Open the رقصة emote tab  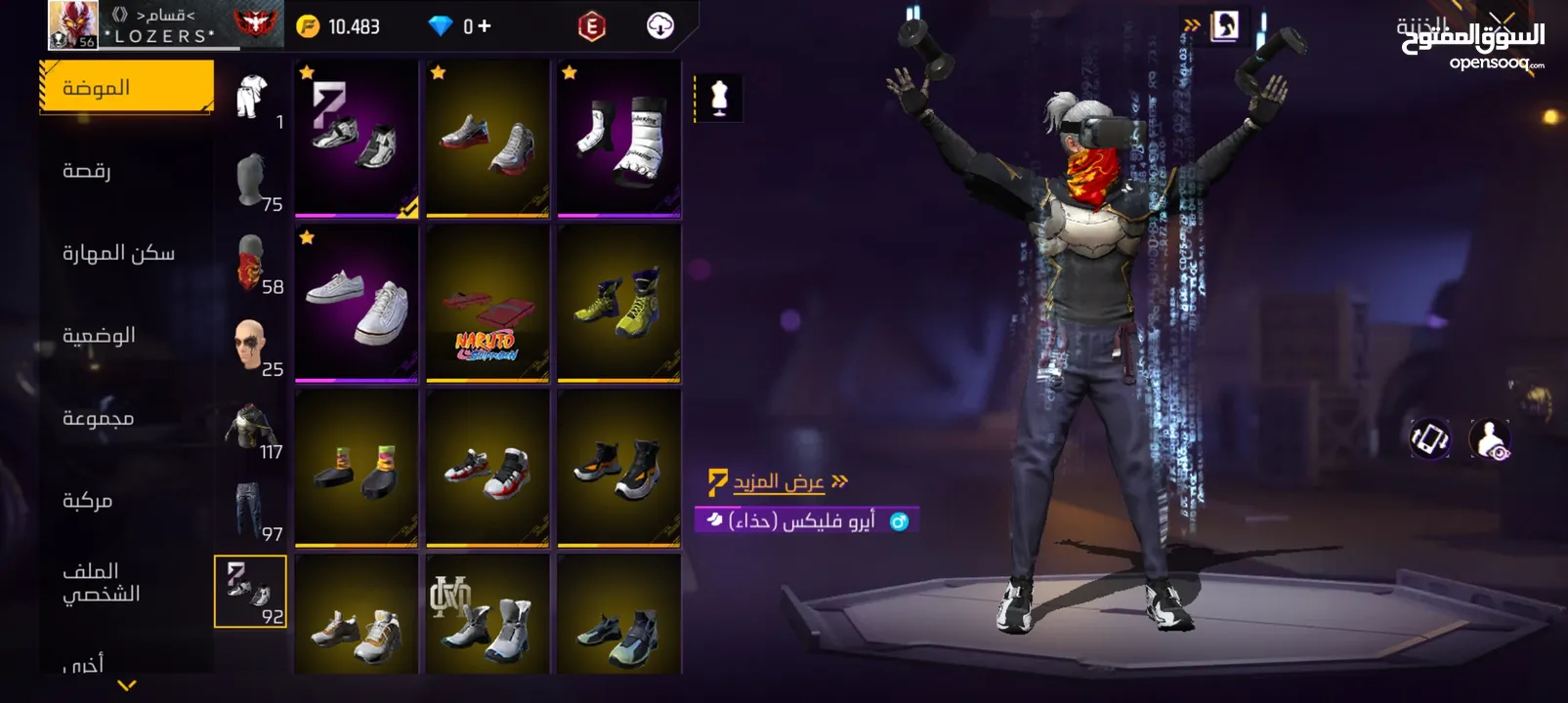[87, 171]
